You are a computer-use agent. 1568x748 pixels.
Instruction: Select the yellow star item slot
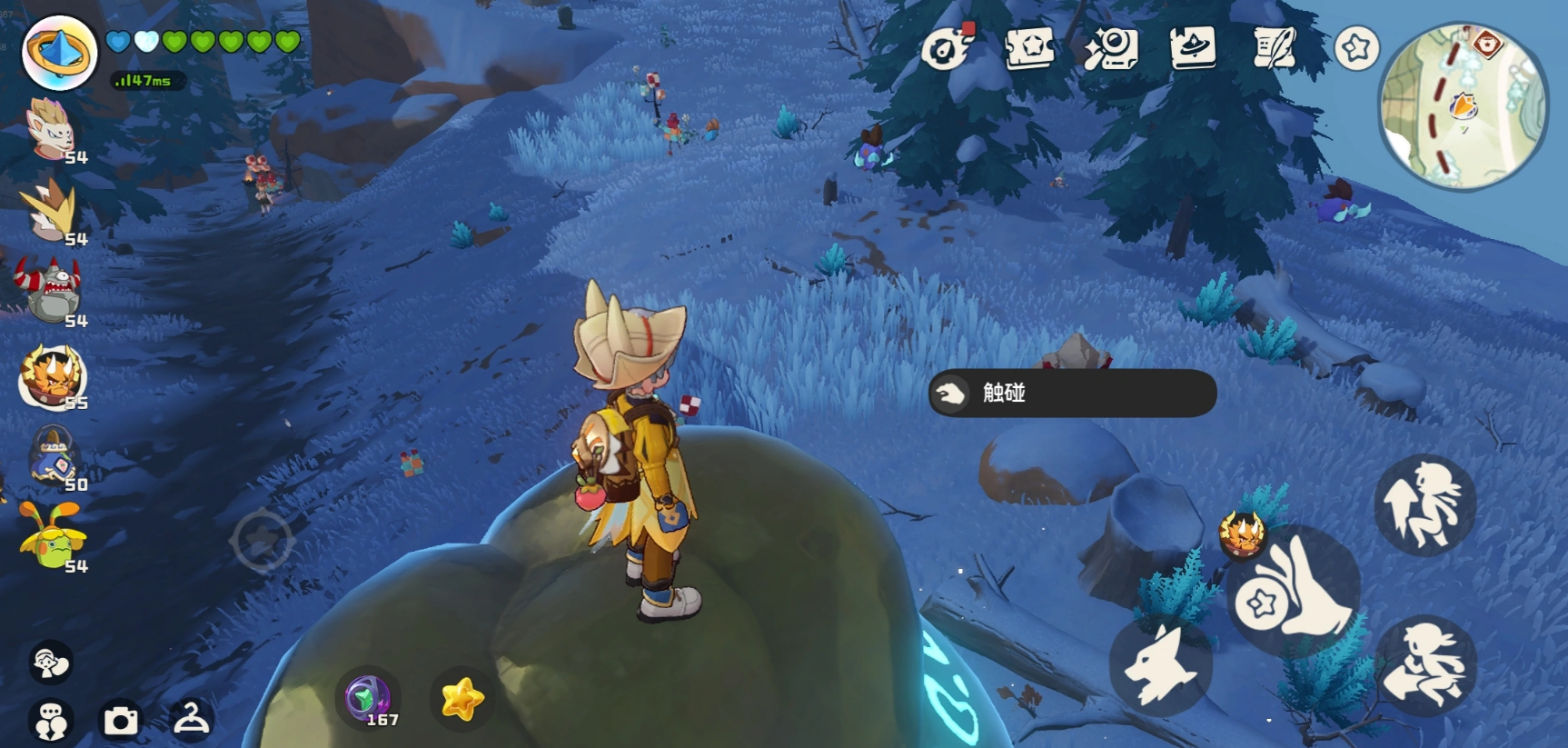coord(461,699)
